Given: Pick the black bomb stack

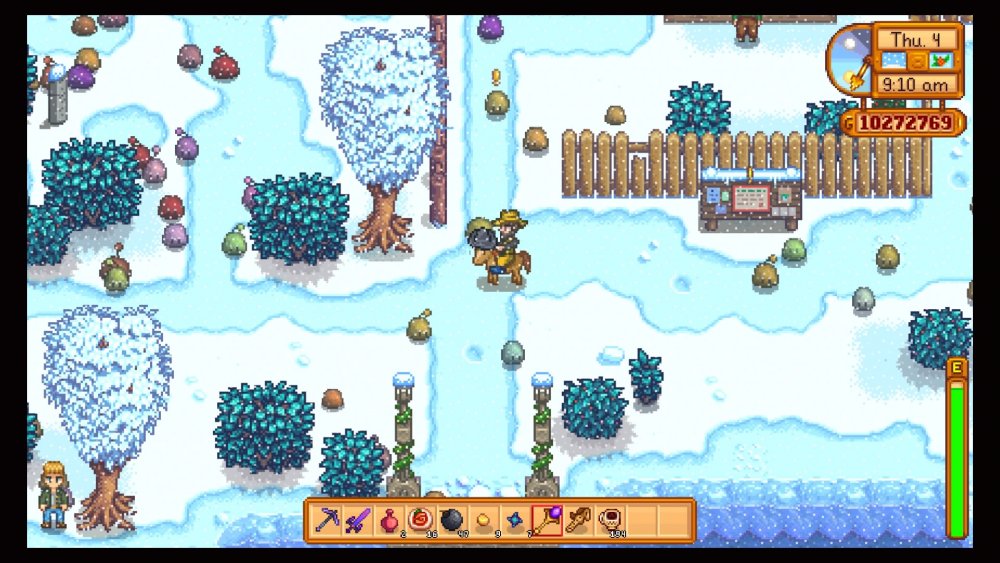Looking at the screenshot, I should 451,520.
